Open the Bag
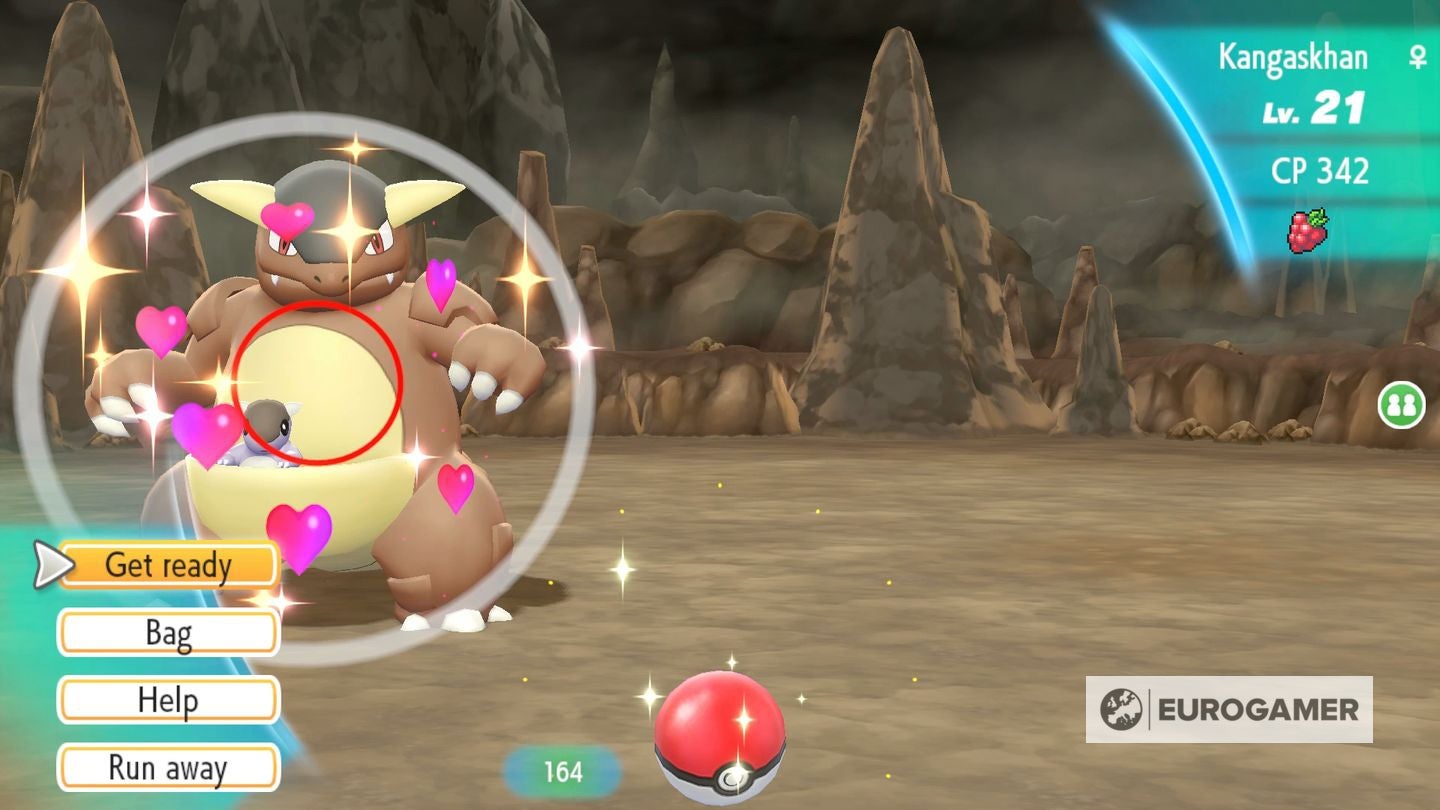 pyautogui.click(x=167, y=632)
